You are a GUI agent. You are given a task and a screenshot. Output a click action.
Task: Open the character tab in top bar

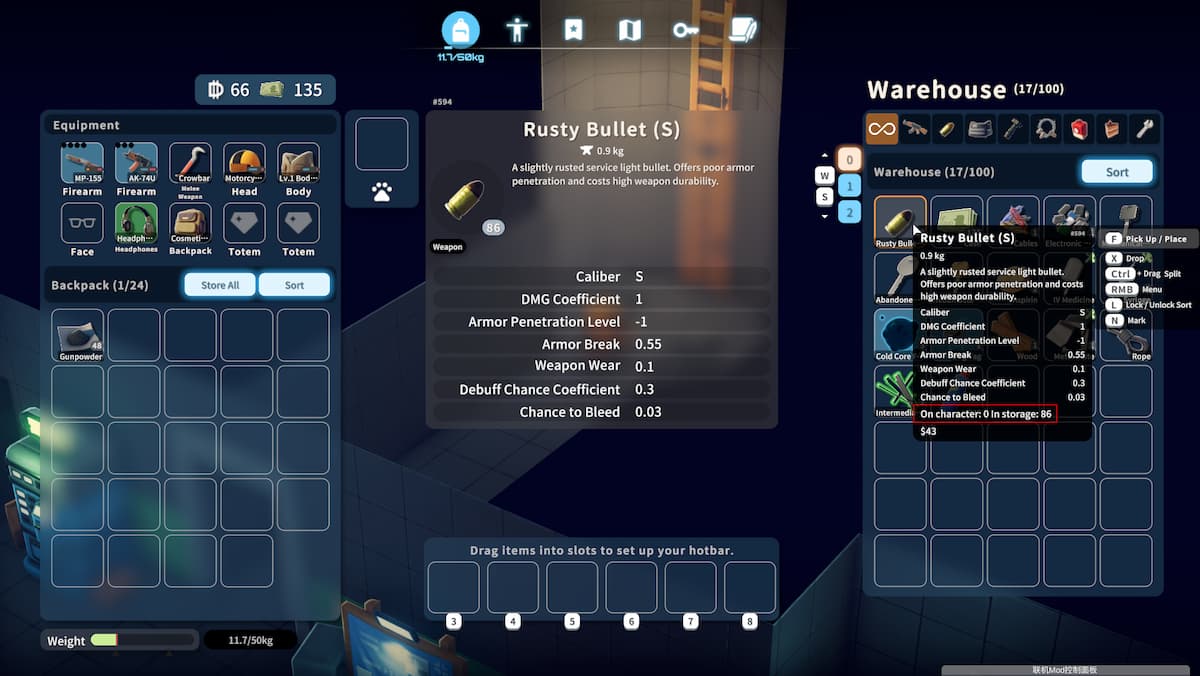(x=517, y=30)
